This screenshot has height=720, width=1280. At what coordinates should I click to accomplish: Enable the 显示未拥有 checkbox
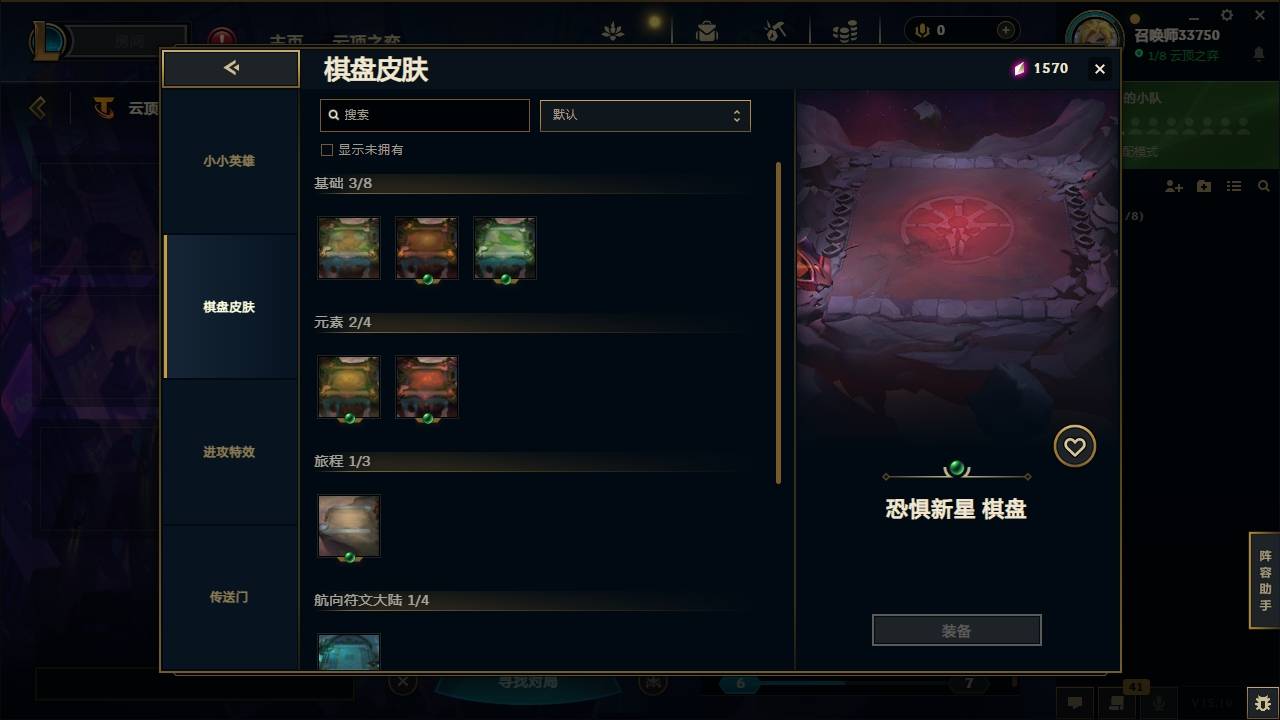[326, 149]
